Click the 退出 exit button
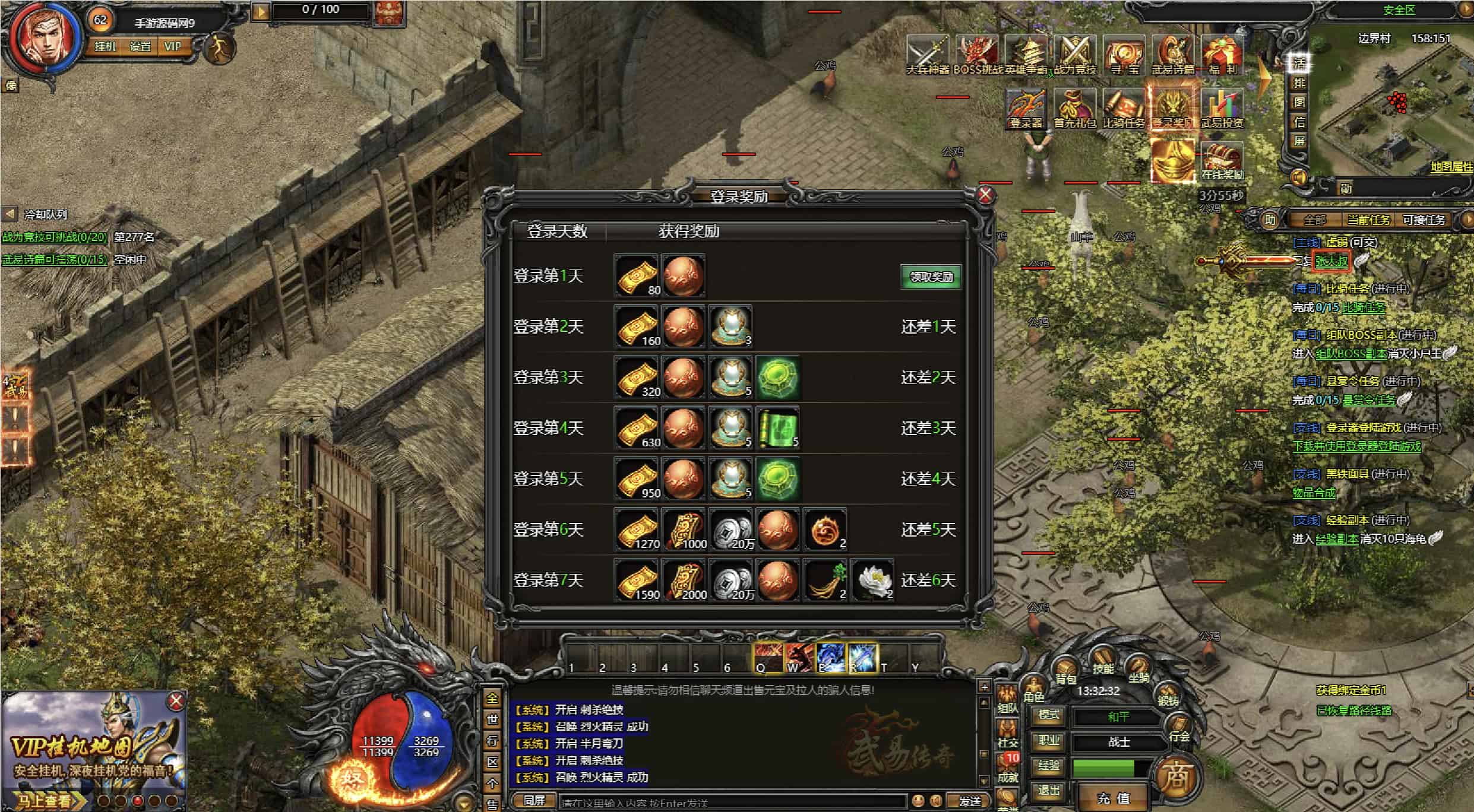This screenshot has height=812, width=1474. point(1049,790)
